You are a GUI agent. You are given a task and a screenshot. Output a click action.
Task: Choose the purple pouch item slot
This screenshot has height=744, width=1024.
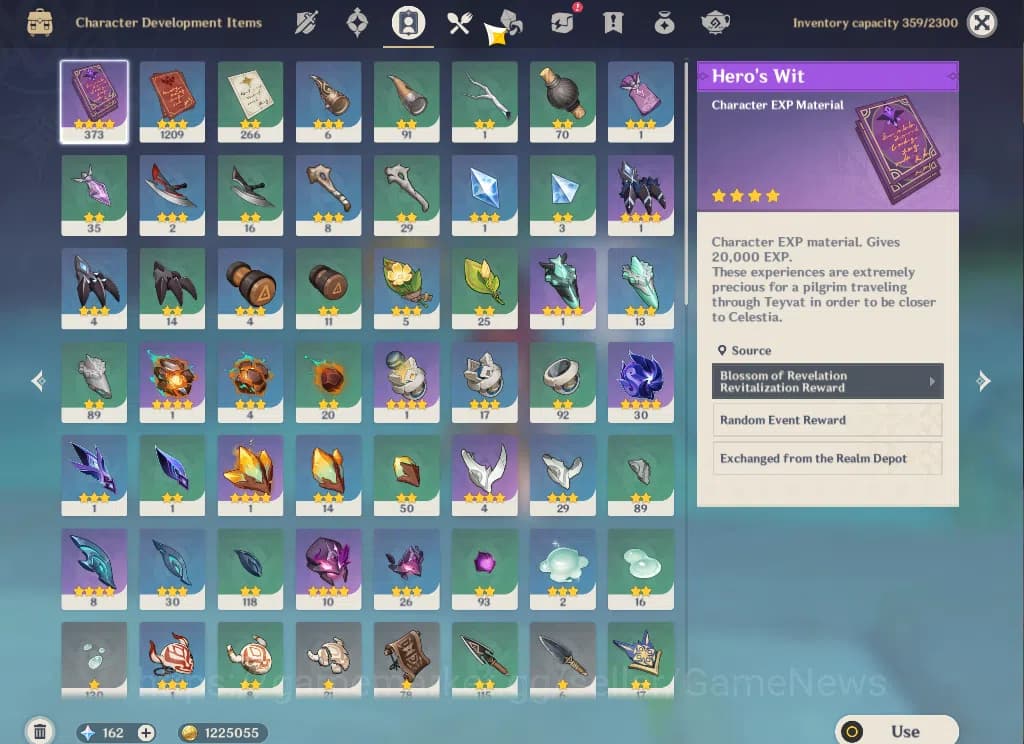click(x=640, y=101)
